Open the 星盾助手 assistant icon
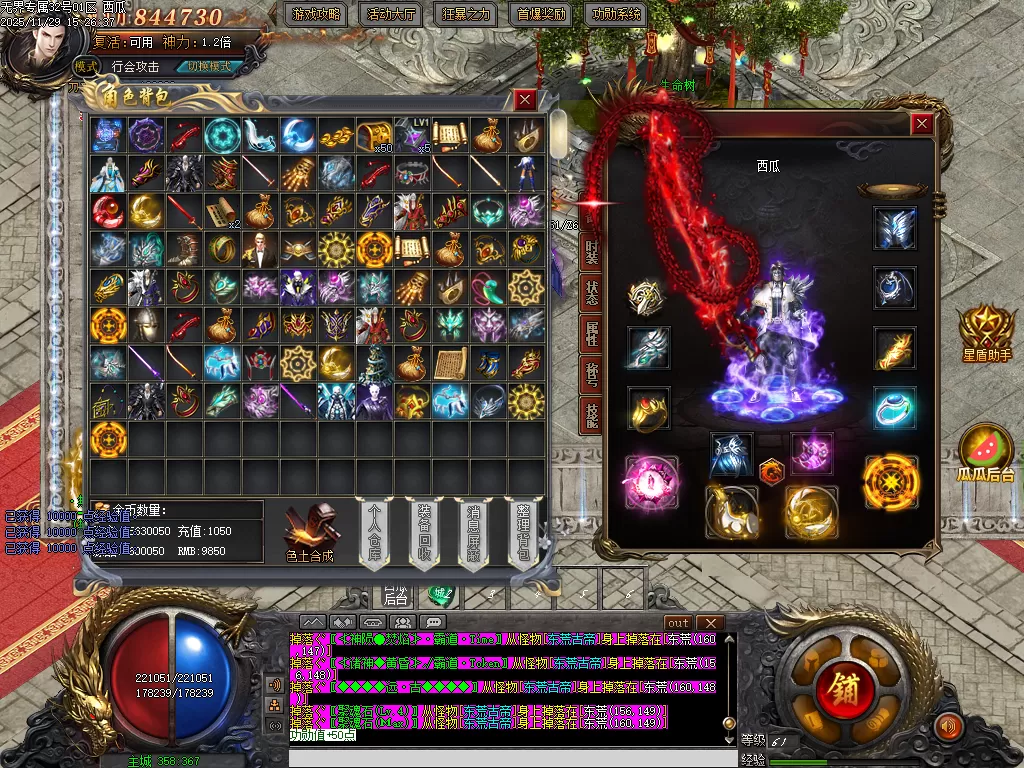Viewport: 1024px width, 768px height. point(986,334)
